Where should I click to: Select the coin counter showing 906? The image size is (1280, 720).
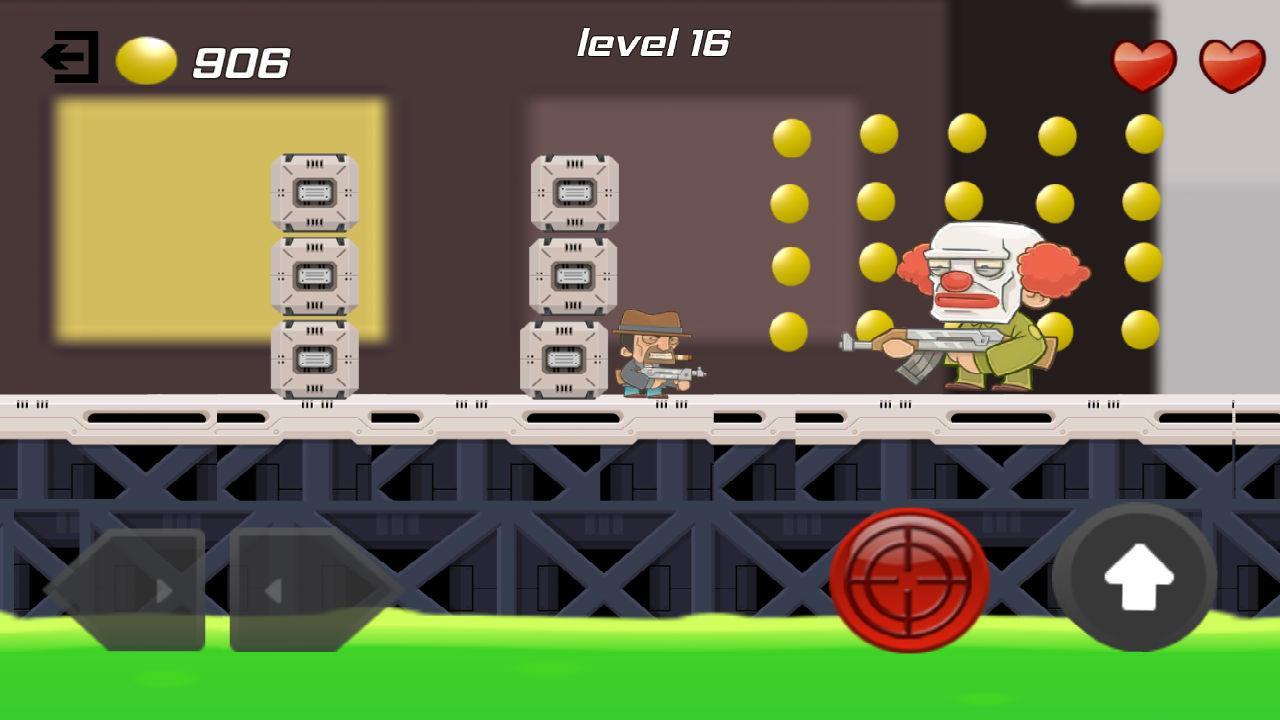(240, 62)
